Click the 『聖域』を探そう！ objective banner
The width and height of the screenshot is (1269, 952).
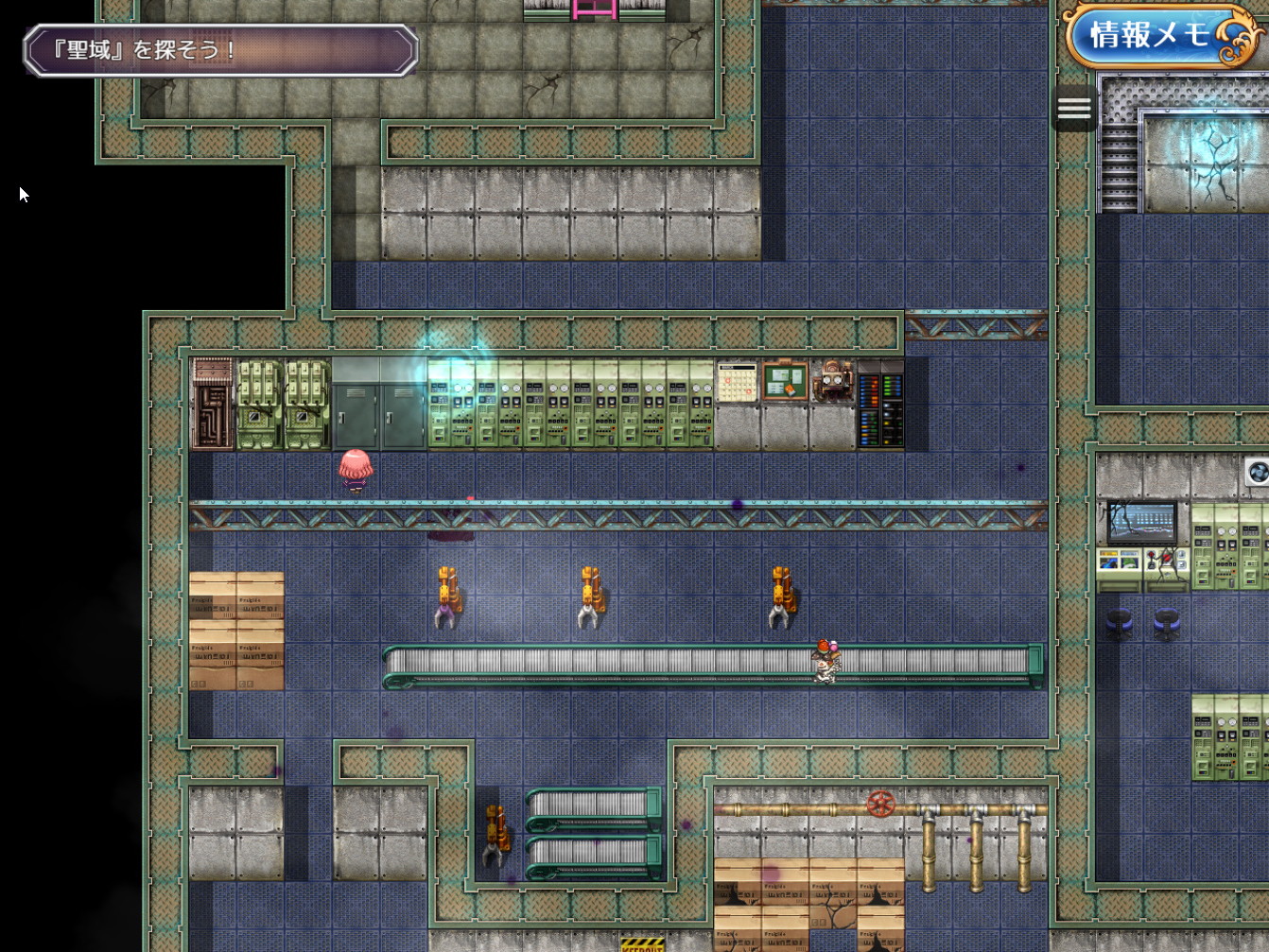tap(220, 50)
